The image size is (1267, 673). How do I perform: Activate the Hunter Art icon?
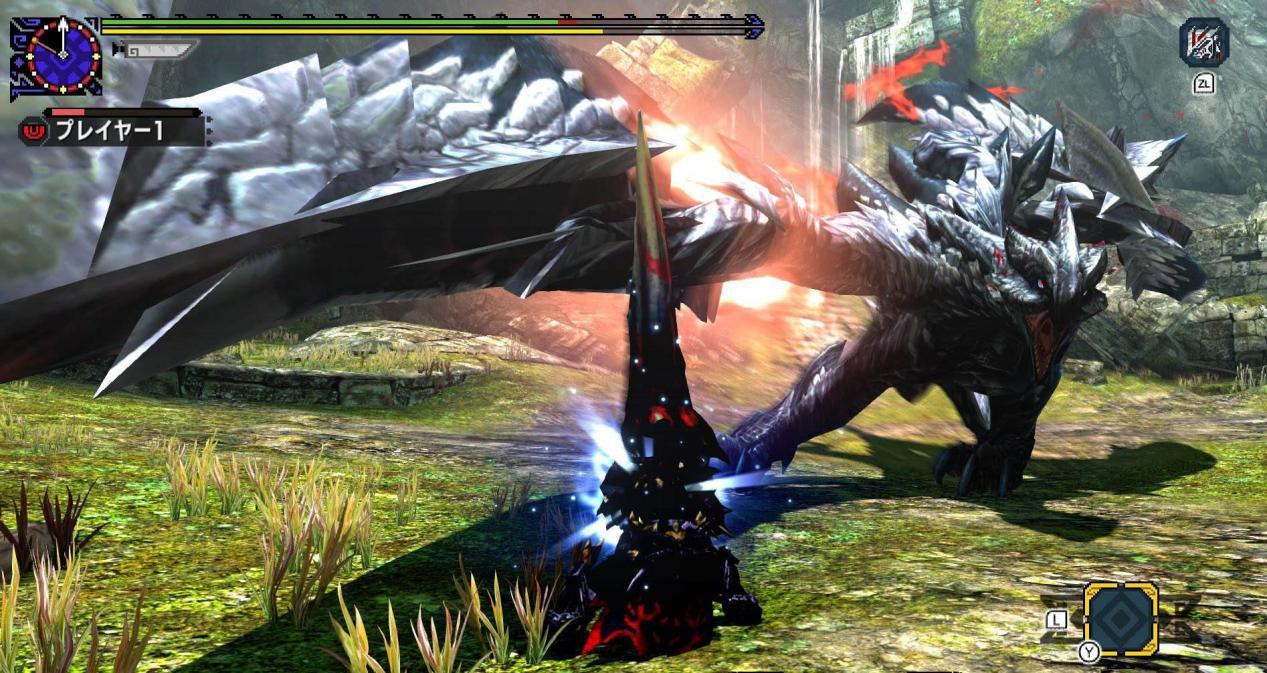(x=1203, y=43)
